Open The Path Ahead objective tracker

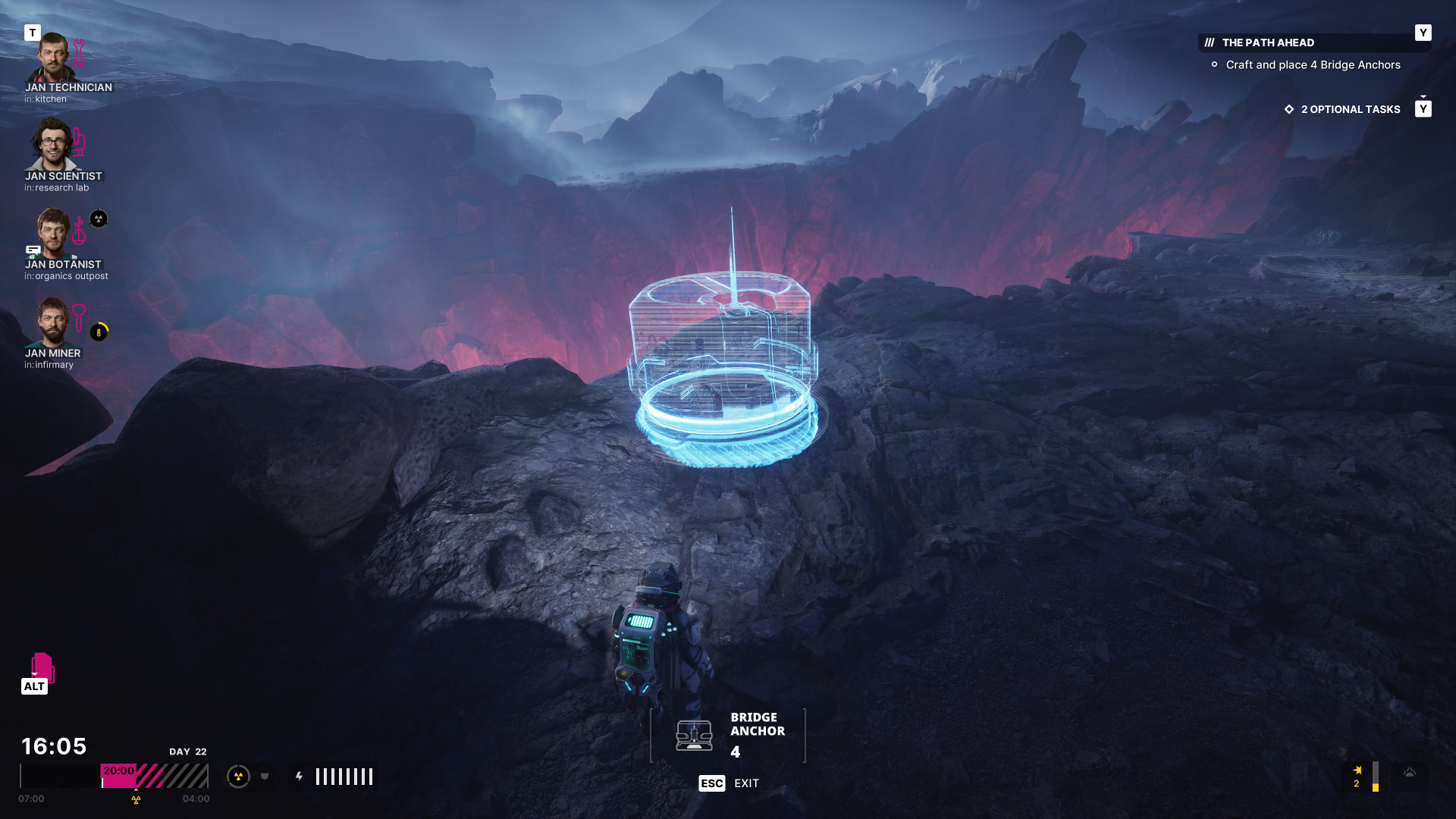point(1268,42)
